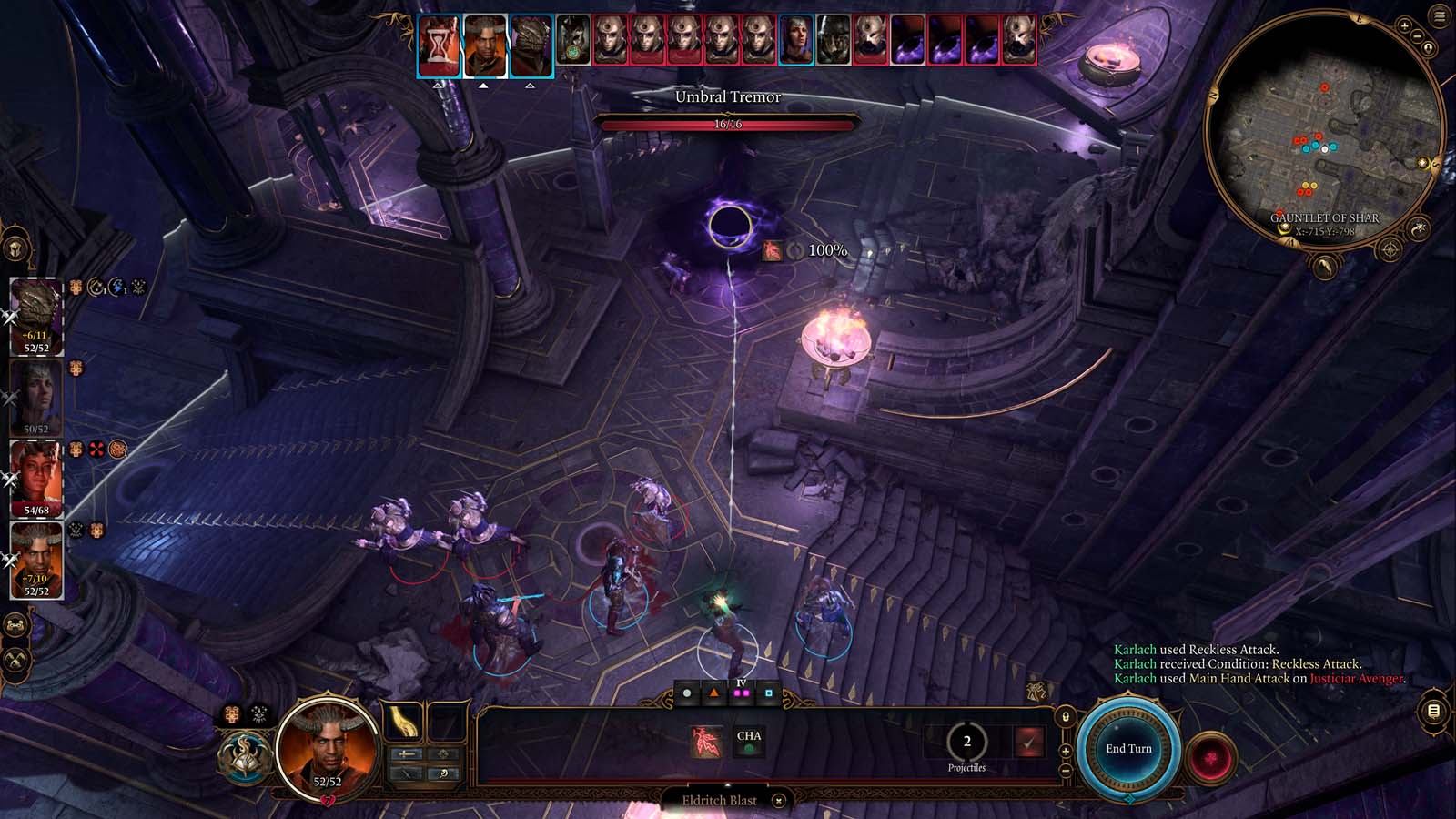Click the Justiciar Avenger link in combat log
Viewport: 1456px width, 819px height.
[x=1359, y=678]
